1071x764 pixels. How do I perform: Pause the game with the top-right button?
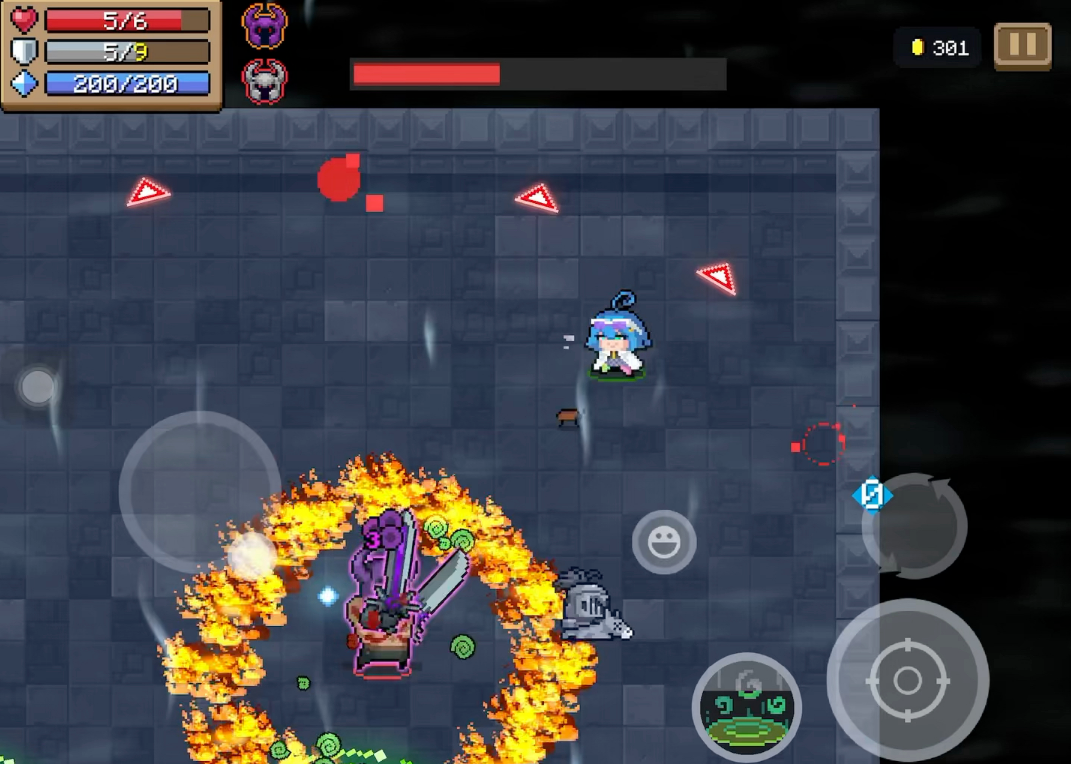(x=1022, y=46)
